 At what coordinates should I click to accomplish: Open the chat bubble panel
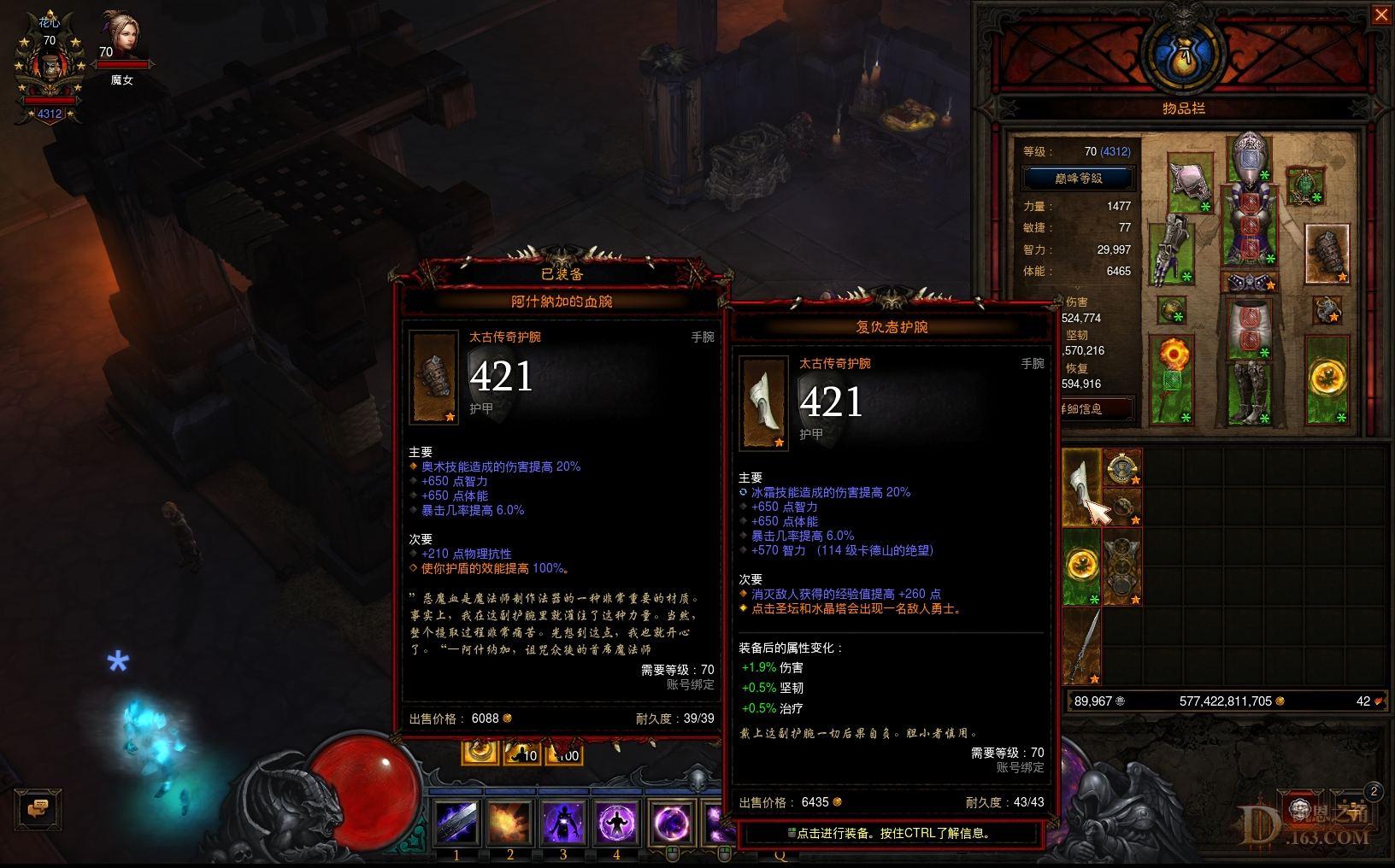click(37, 810)
